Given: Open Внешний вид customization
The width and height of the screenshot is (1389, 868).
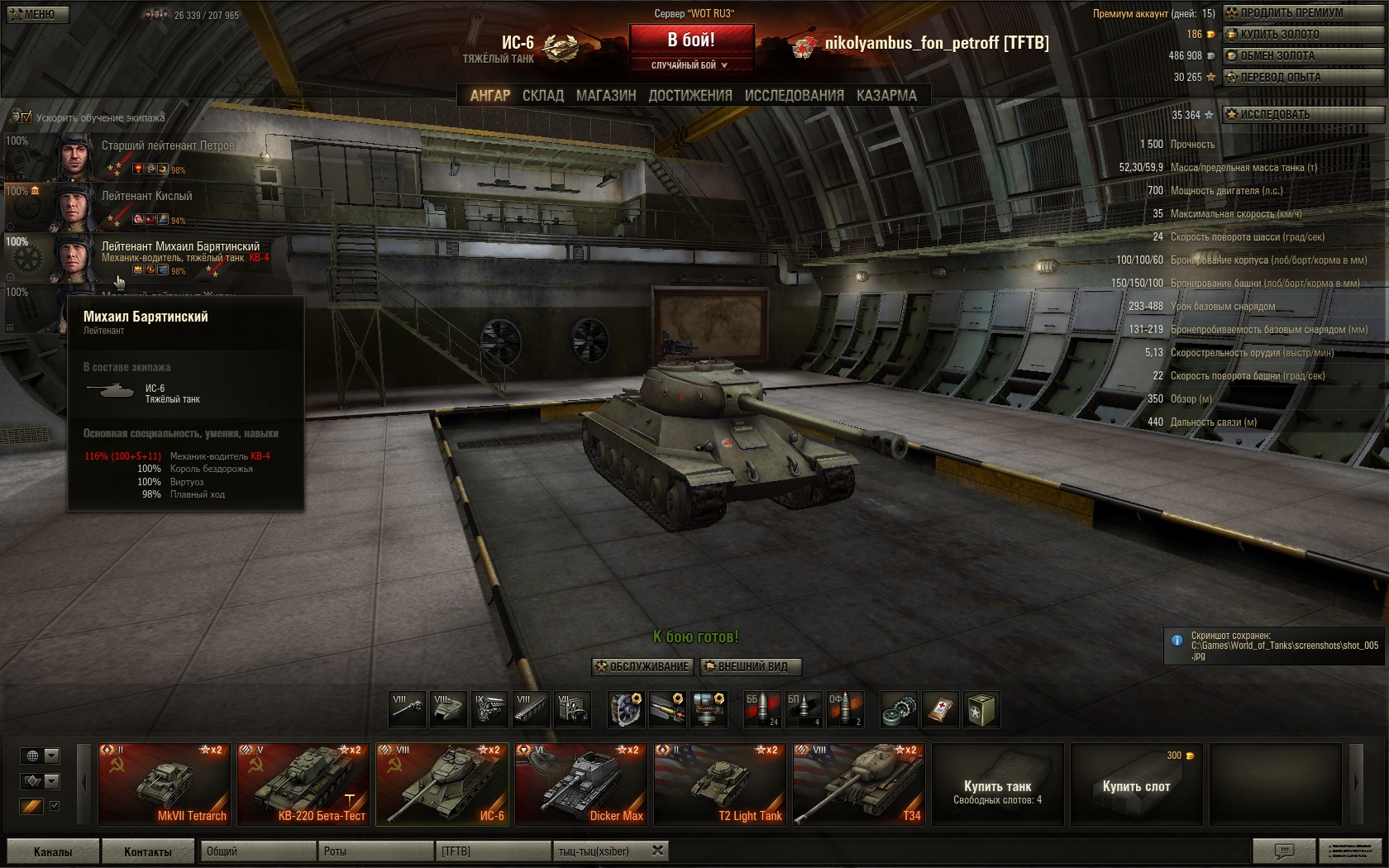Looking at the screenshot, I should coord(751,667).
